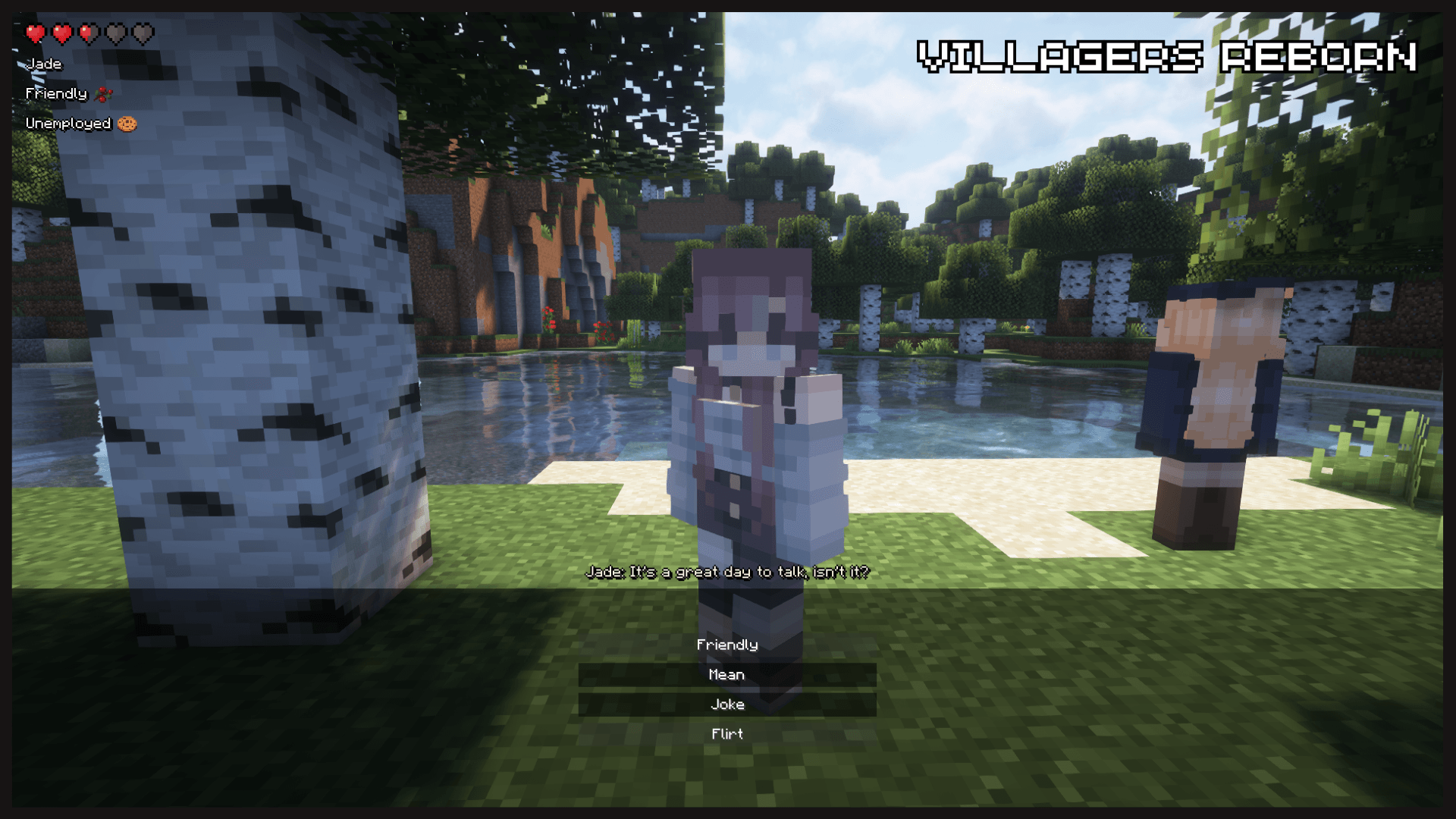This screenshot has height=819, width=1456.
Task: Click the Jade name label
Action: [x=43, y=64]
